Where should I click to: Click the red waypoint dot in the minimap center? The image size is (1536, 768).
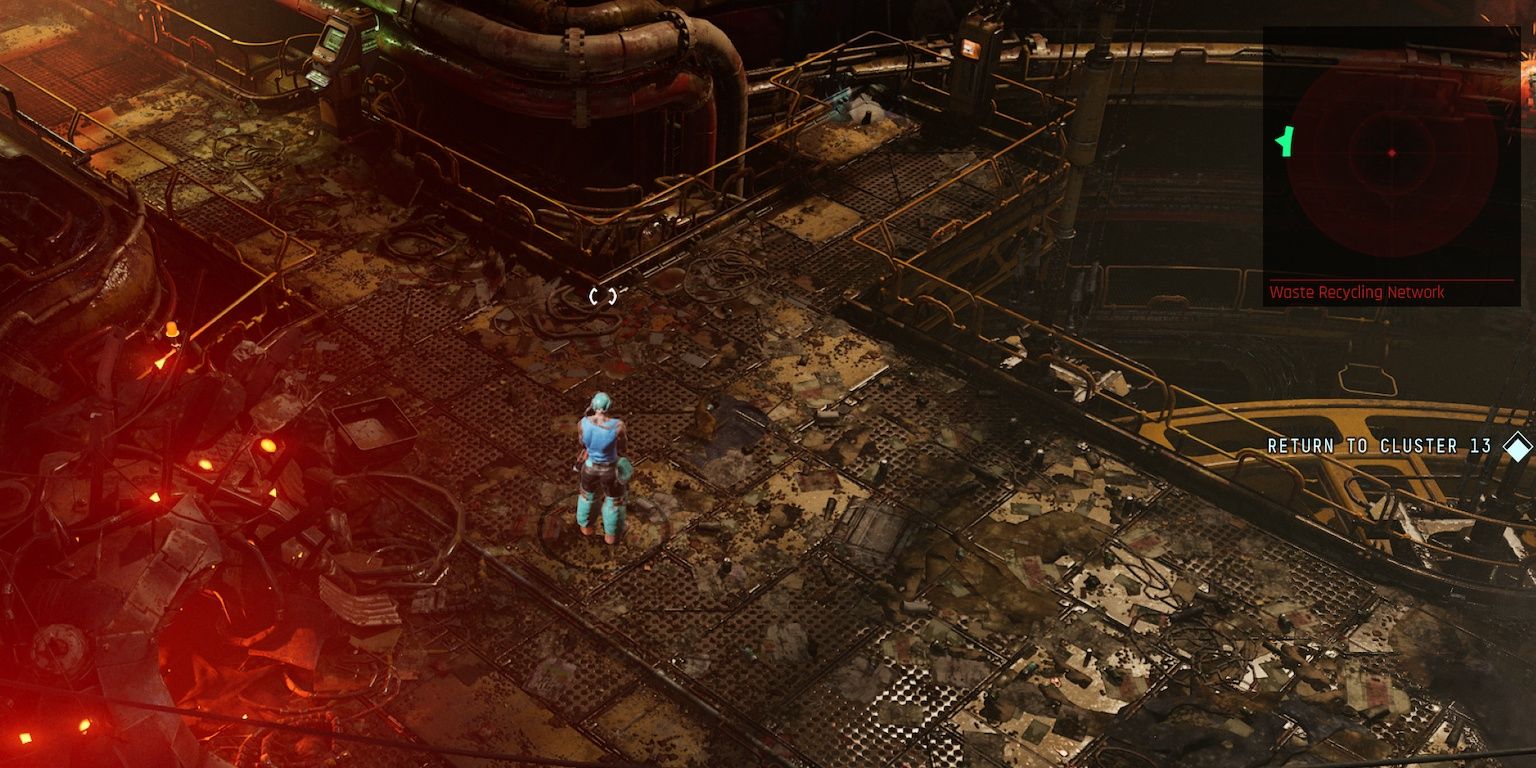click(x=1393, y=154)
